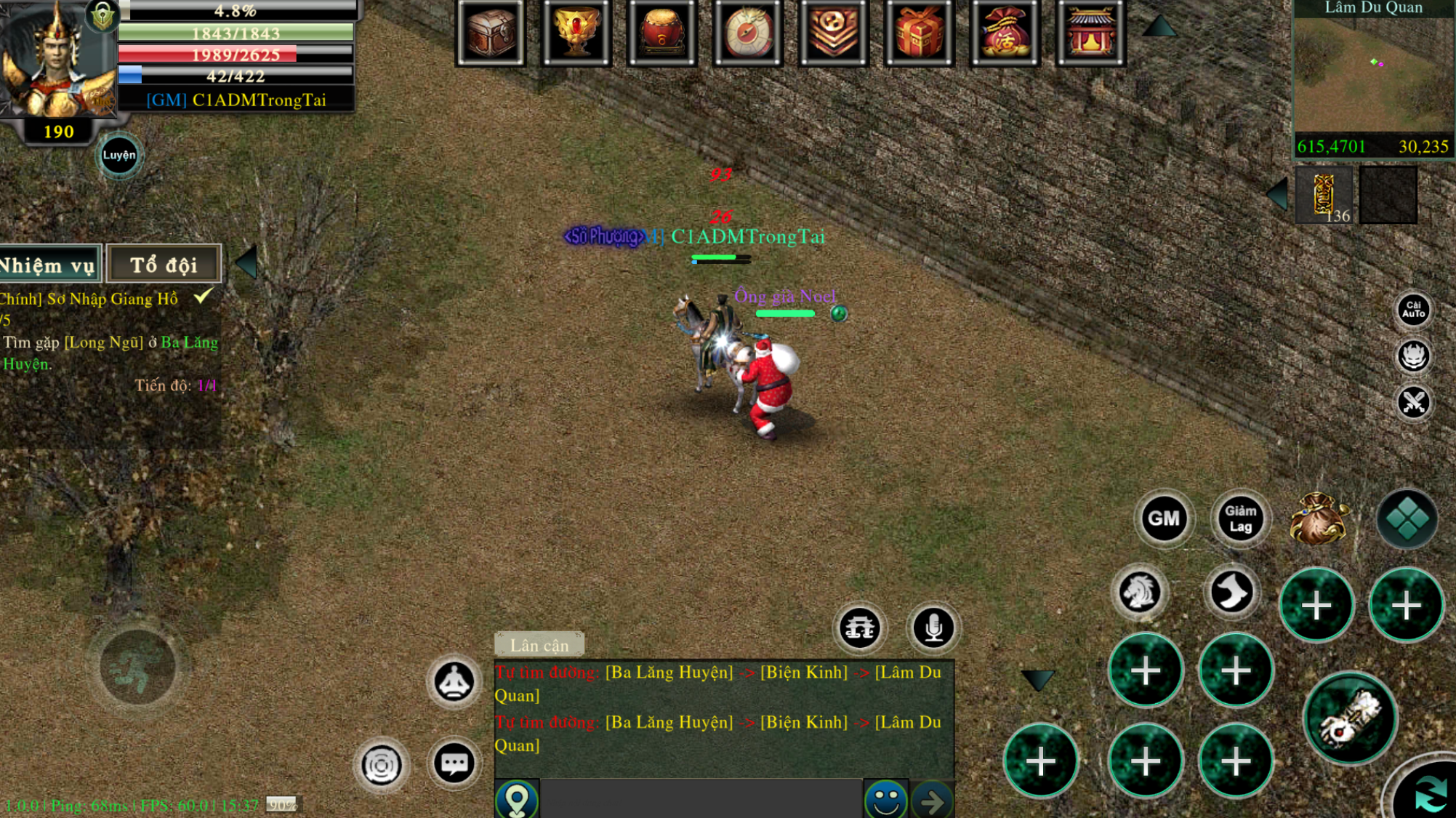
Task: Tap the meditation sitting figure button
Action: (x=454, y=682)
